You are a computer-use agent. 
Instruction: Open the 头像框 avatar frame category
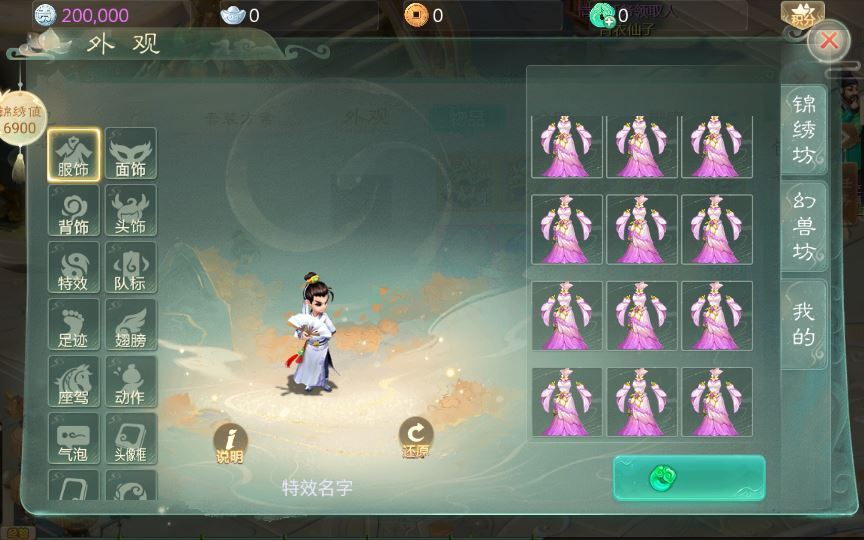pos(131,438)
